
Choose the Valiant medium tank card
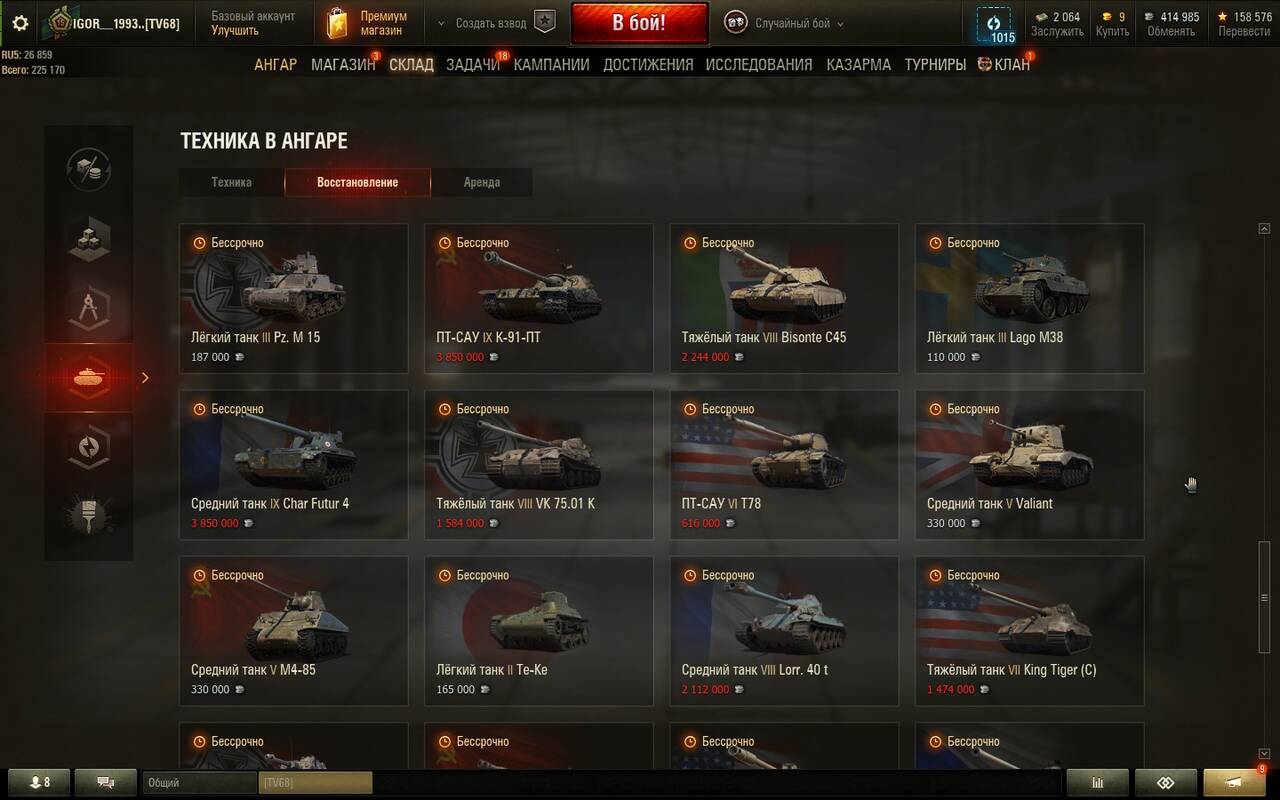(x=1030, y=464)
